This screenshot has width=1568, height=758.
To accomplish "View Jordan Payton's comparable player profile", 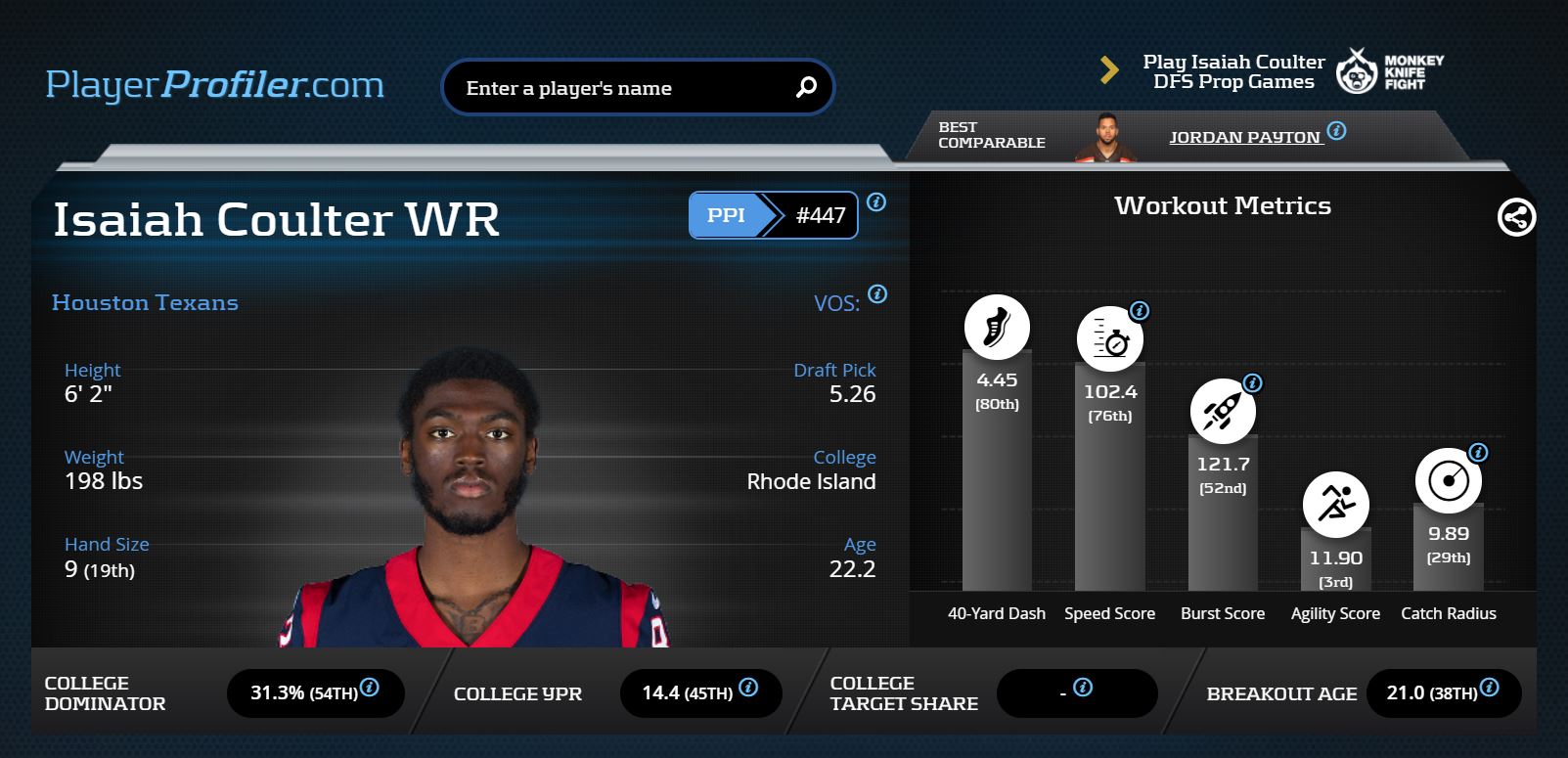I will (1244, 137).
